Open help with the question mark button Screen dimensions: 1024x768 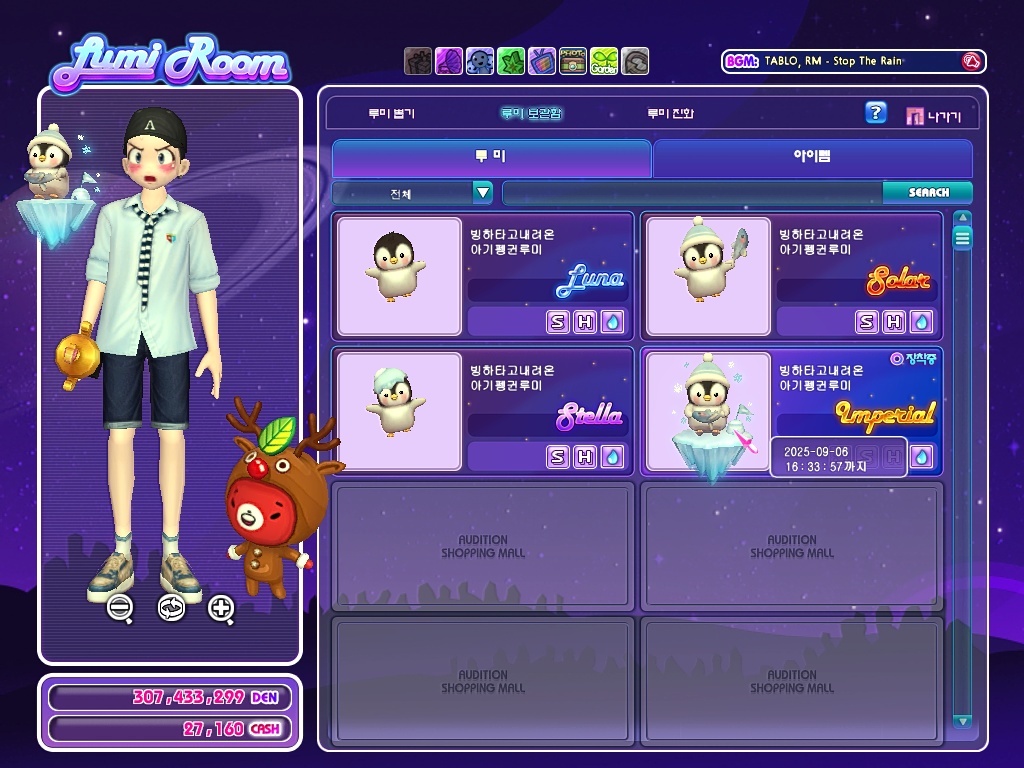click(875, 113)
